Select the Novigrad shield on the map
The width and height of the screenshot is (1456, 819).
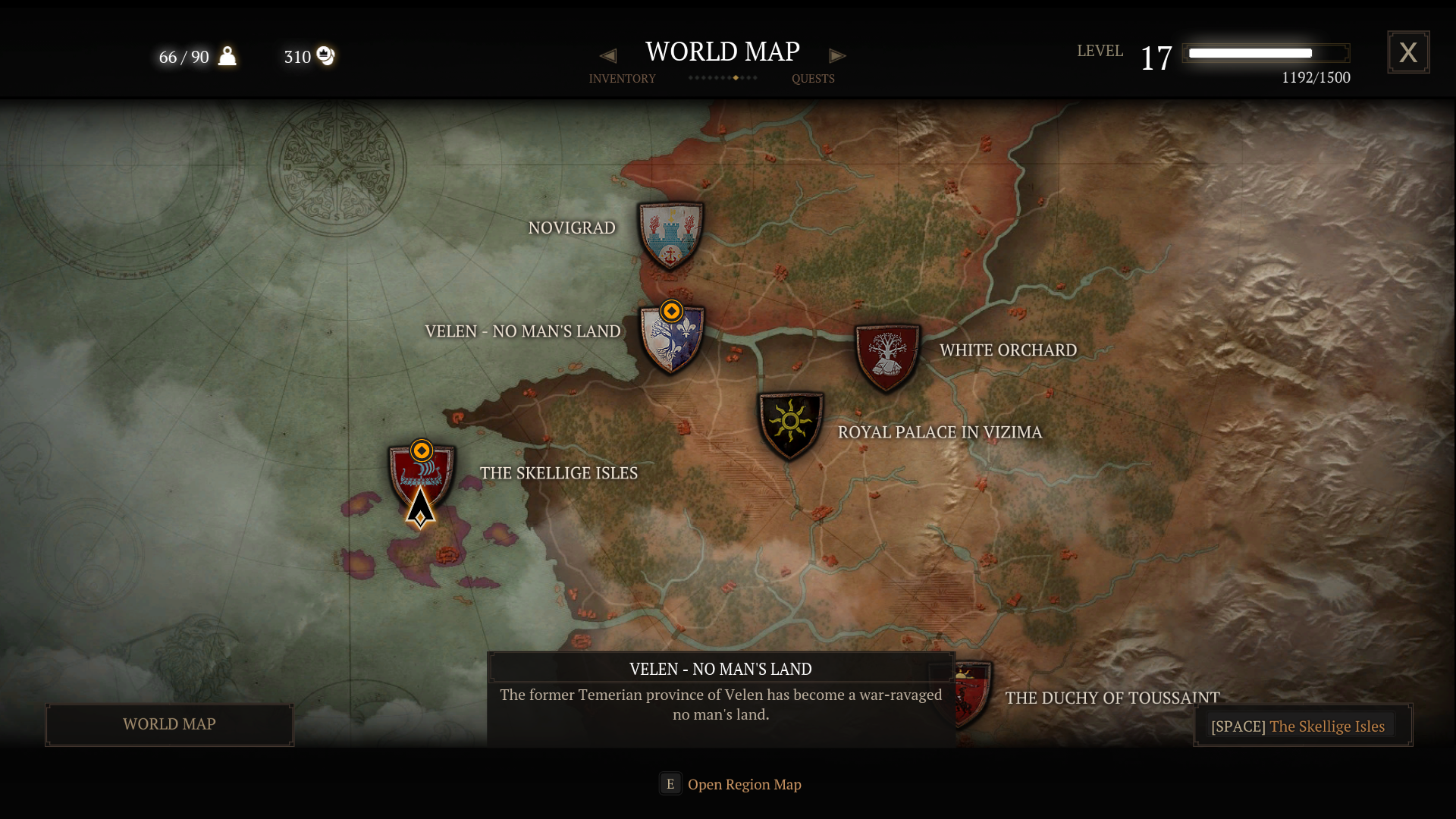pos(670,236)
